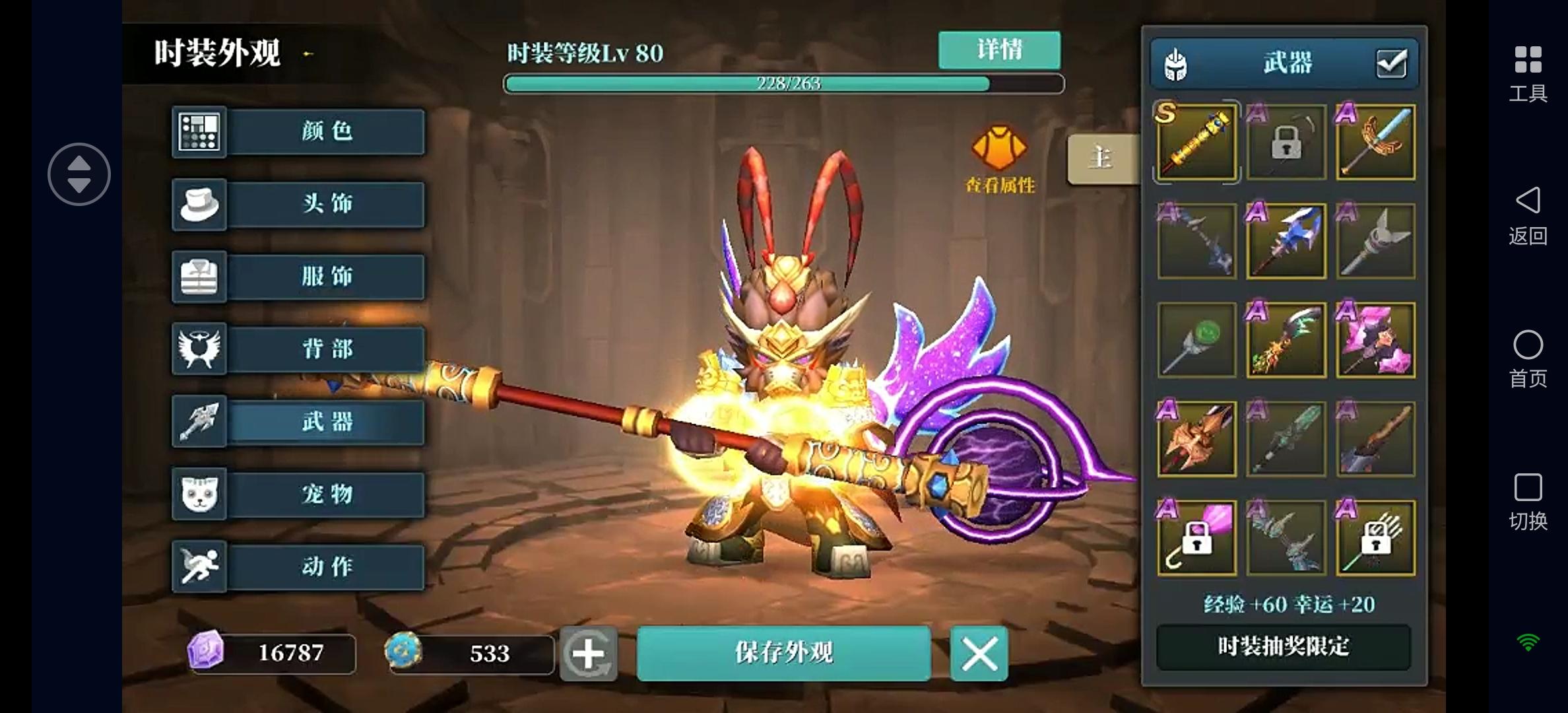Select the S-rank golden staff weapon thumbnail
This screenshot has width=1568, height=713.
1196,142
